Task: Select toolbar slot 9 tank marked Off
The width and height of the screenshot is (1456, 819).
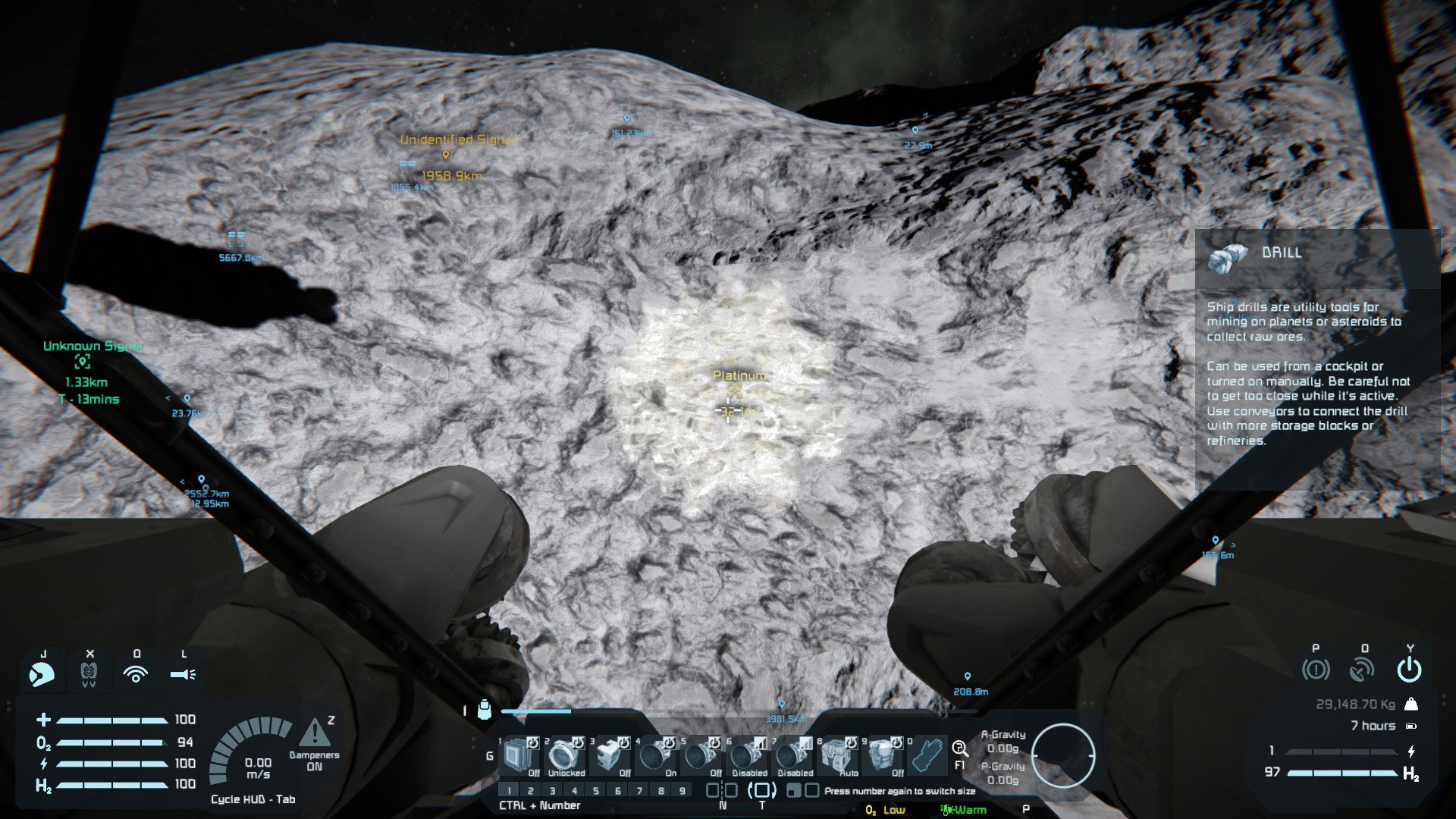Action: (x=881, y=756)
